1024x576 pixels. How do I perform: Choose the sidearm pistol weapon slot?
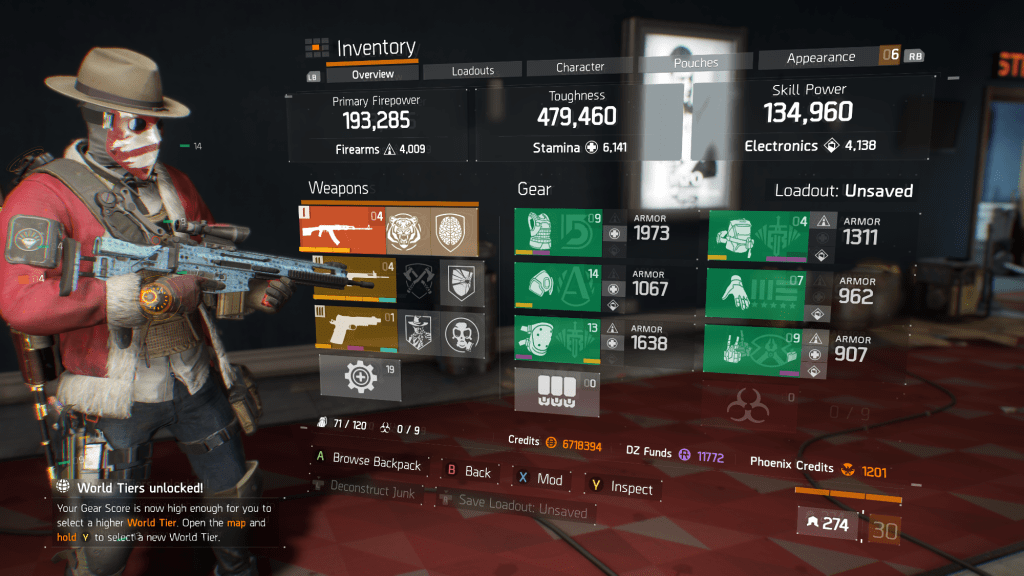coord(355,331)
